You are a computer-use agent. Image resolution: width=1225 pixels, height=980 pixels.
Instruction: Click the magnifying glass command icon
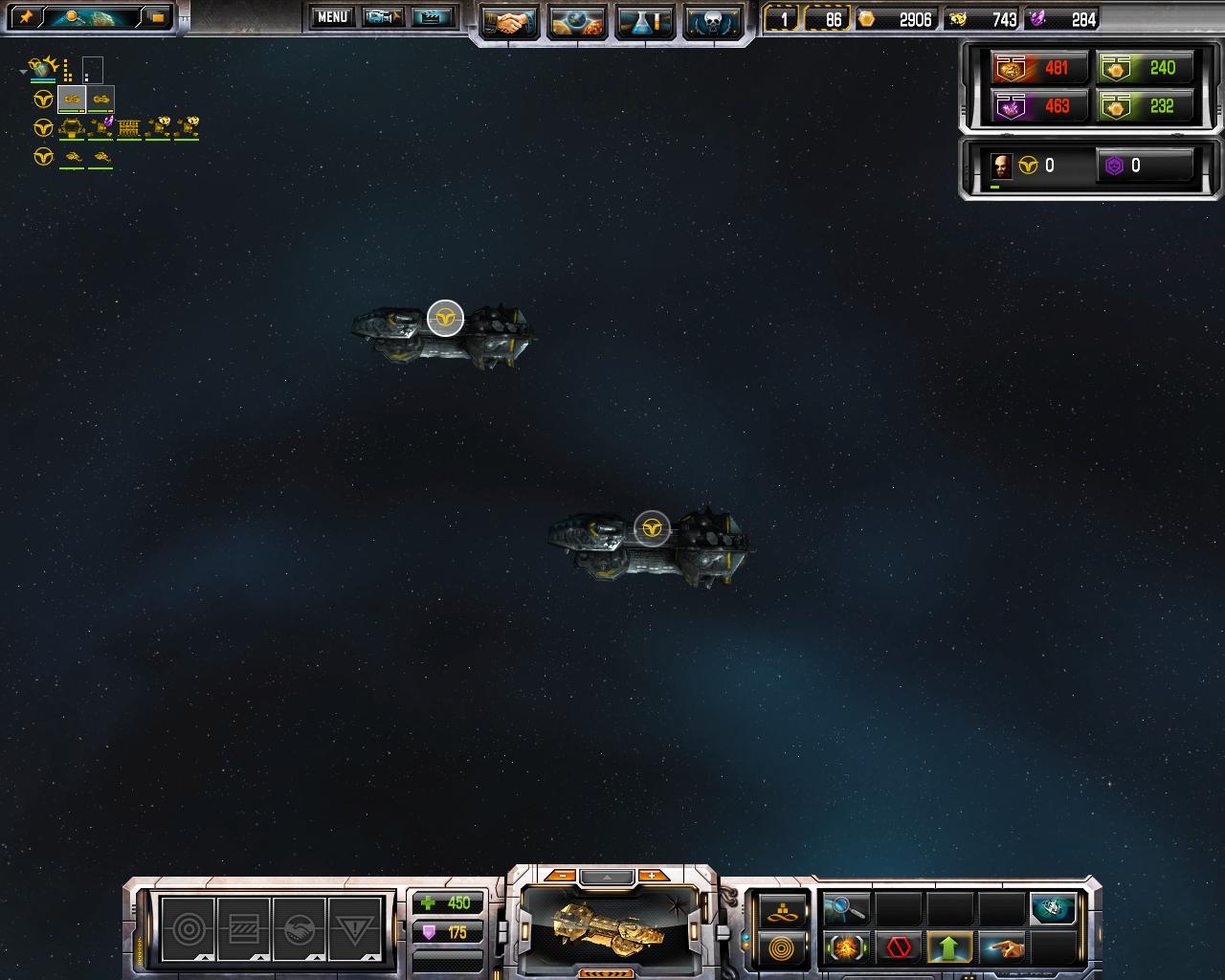point(845,908)
